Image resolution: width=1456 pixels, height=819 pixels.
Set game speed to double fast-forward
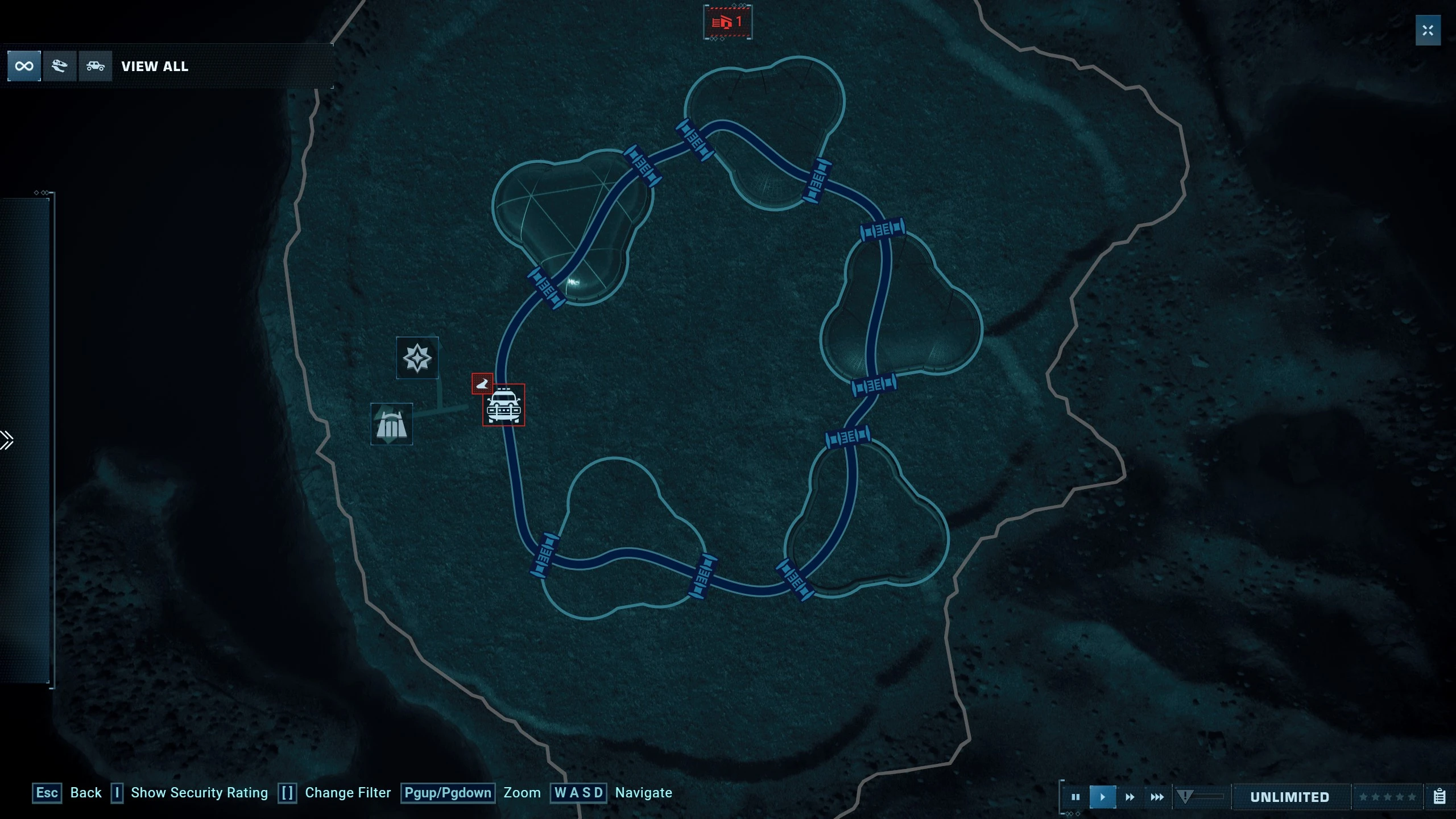coord(1130,797)
